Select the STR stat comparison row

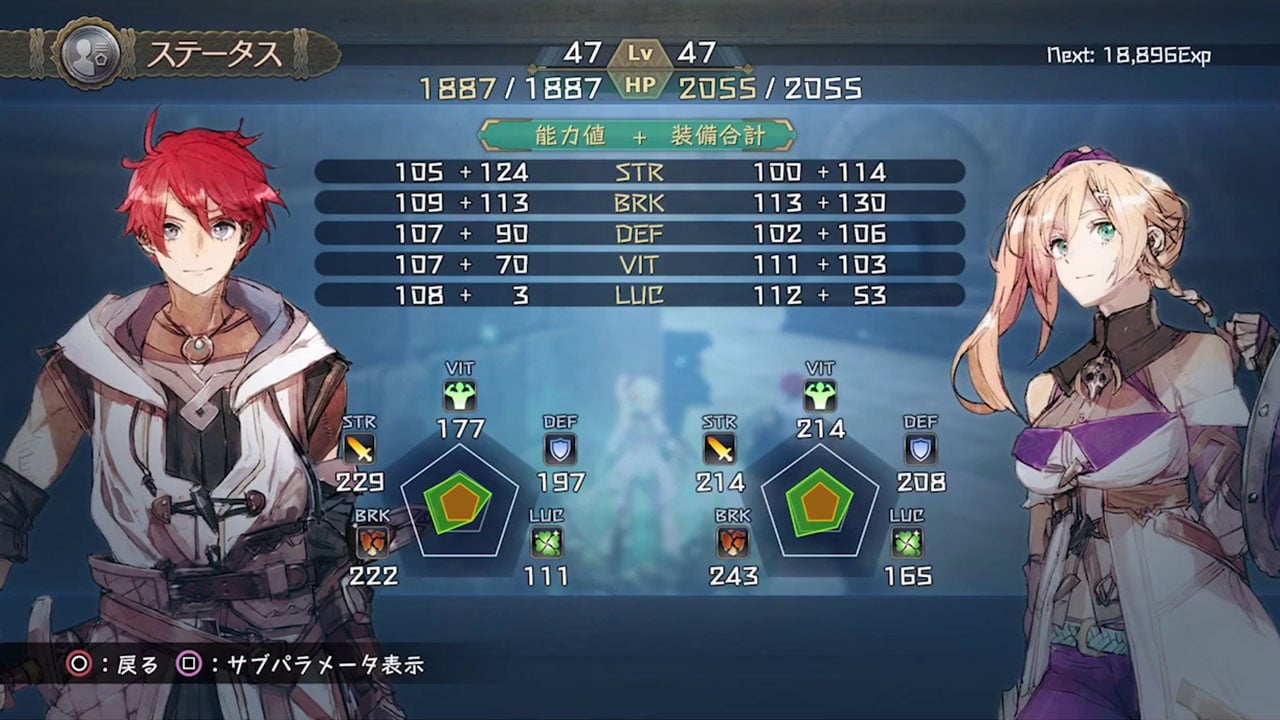pos(639,172)
